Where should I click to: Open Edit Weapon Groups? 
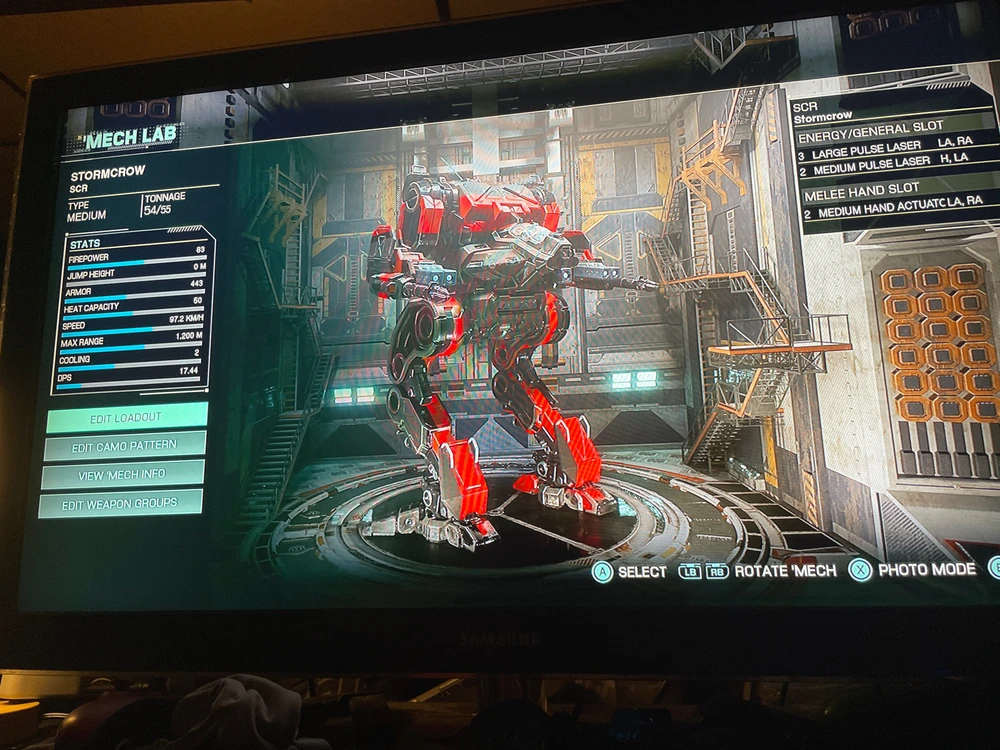pyautogui.click(x=121, y=504)
